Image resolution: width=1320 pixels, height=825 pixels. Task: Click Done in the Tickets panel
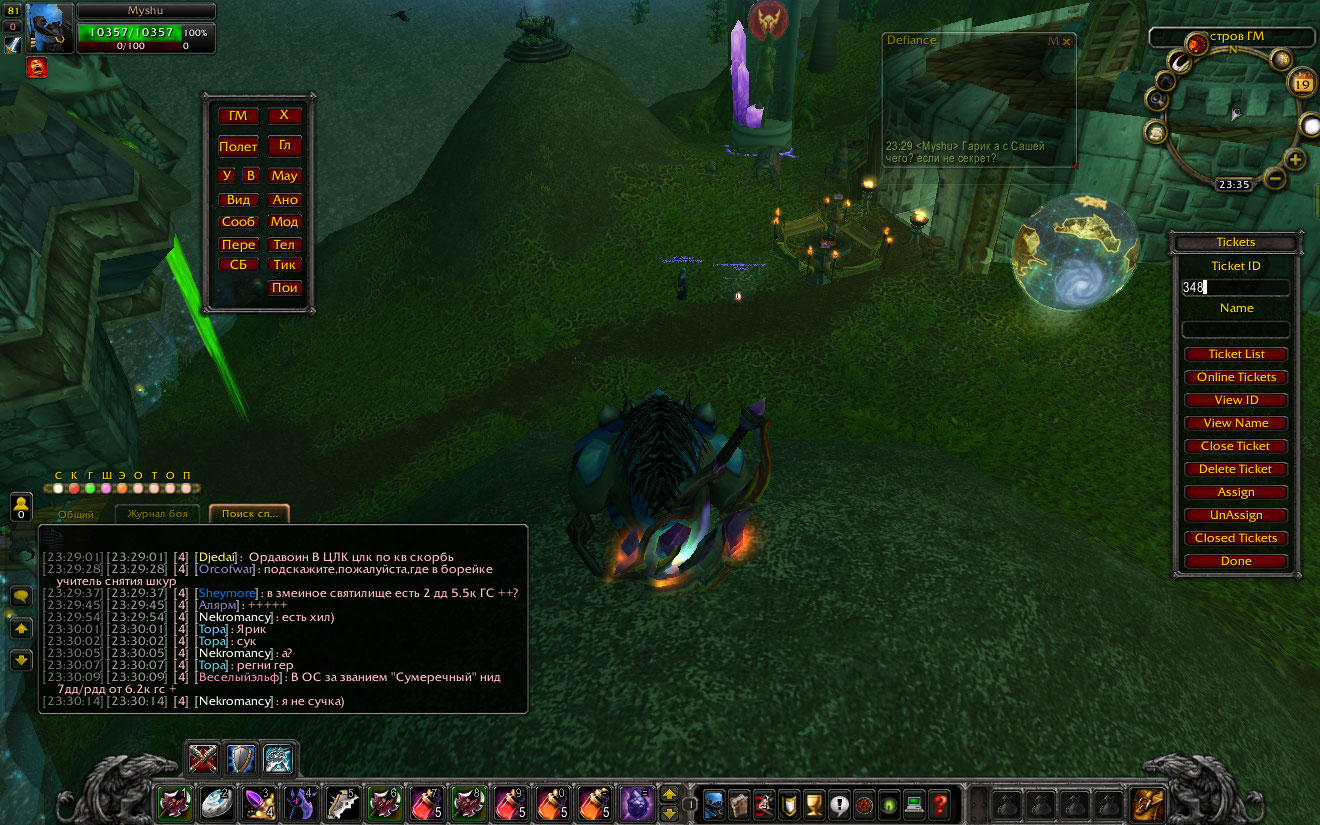(x=1236, y=561)
